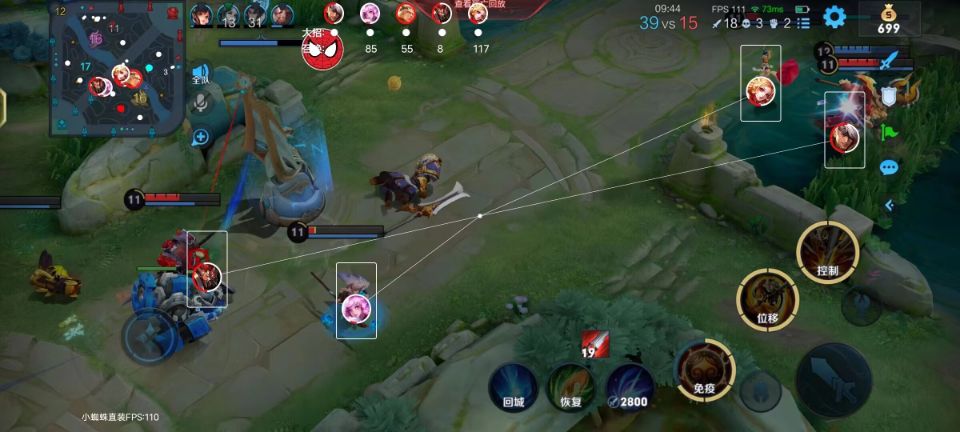Image resolution: width=960 pixels, height=432 pixels.
Task: Open the quick message plus bubble
Action: (x=200, y=137)
